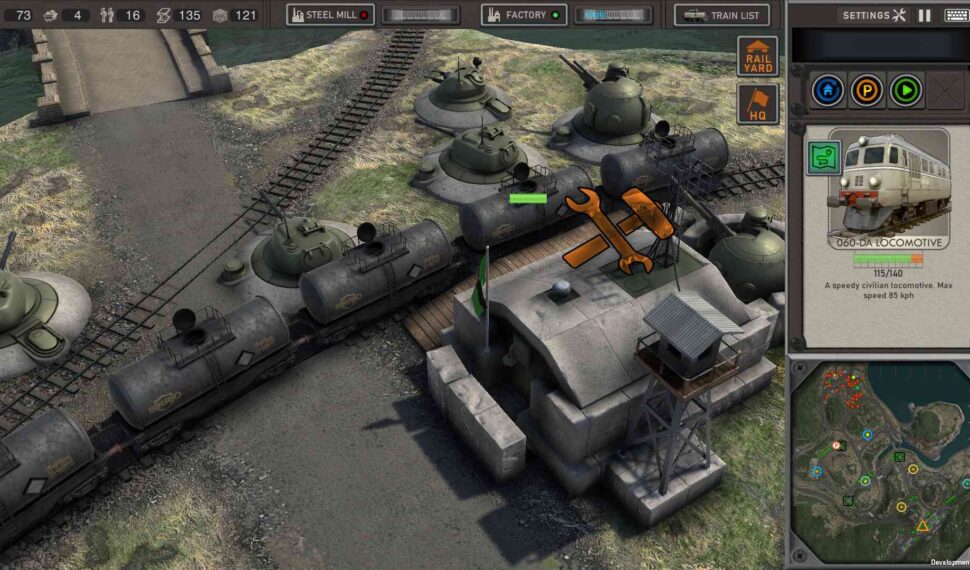Activate the orange parking command
The image size is (970, 570).
[866, 91]
